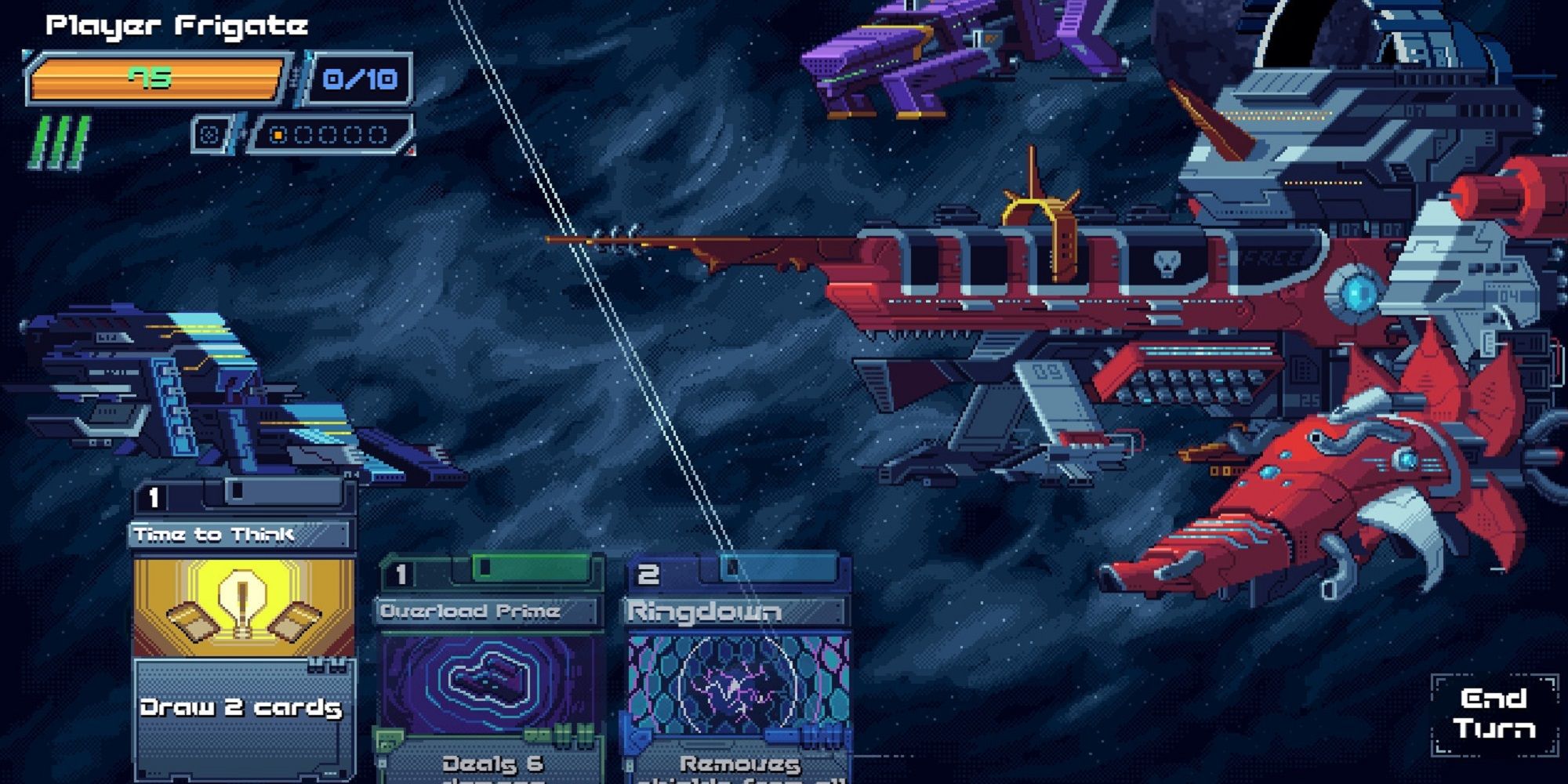Click the cost "1" icon on Overload Prime
This screenshot has width=1568, height=784.
[x=400, y=571]
